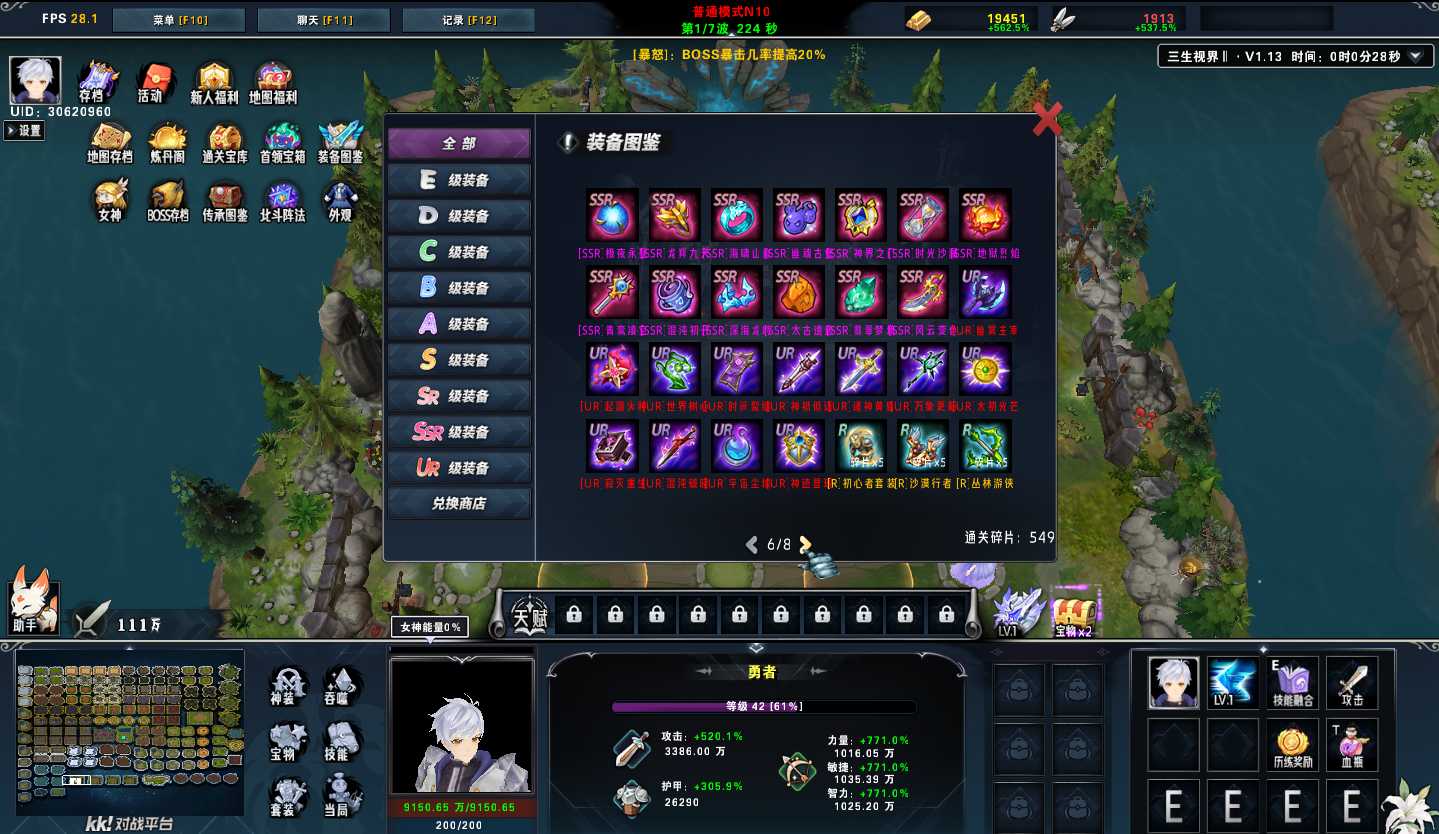Viewport: 1439px width, 834px height.
Task: Open the 活动 events icon
Action: click(153, 82)
